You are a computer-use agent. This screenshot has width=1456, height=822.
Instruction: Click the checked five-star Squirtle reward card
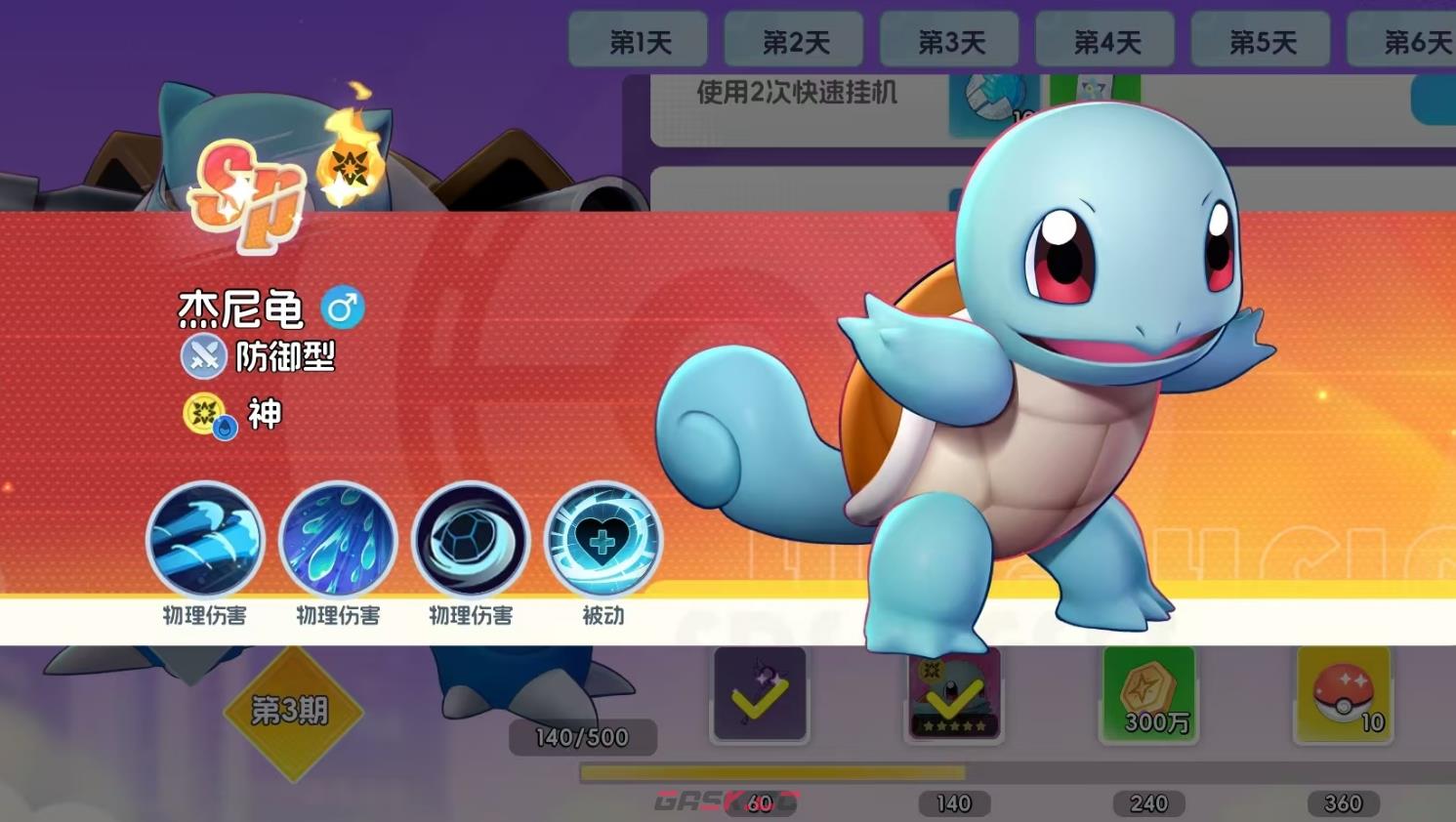point(953,695)
